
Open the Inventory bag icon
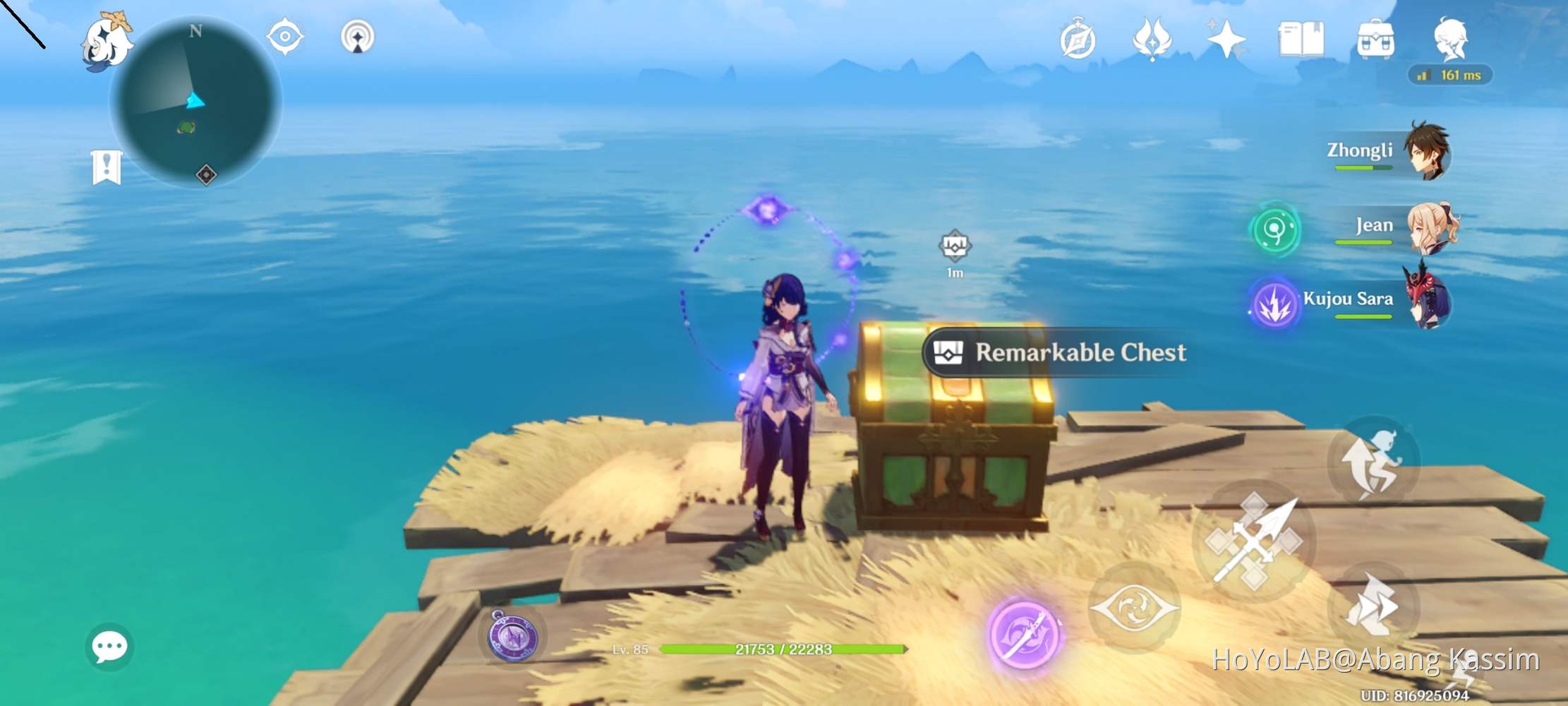point(1375,40)
